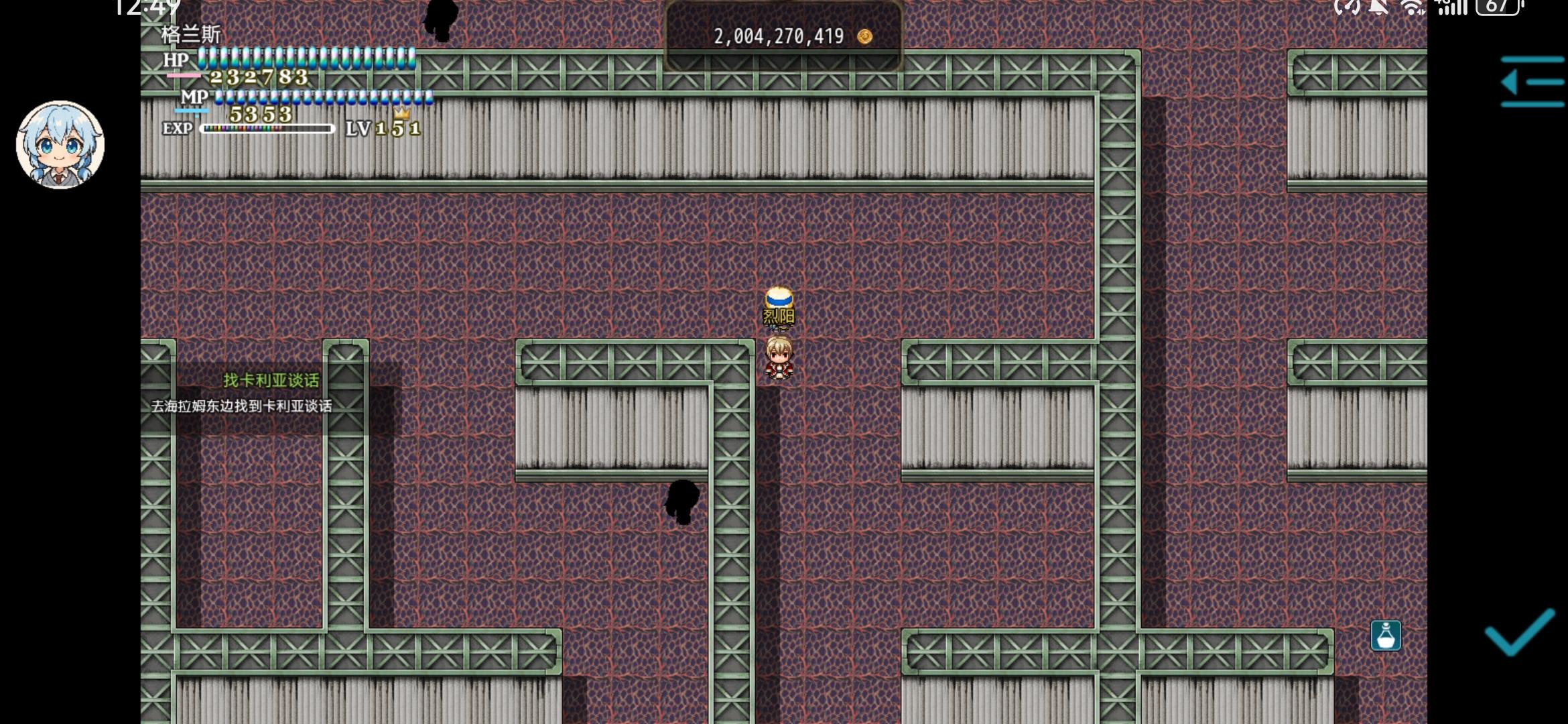
Task: Tap the Wi-Fi icon in the status bar
Action: [1413, 8]
